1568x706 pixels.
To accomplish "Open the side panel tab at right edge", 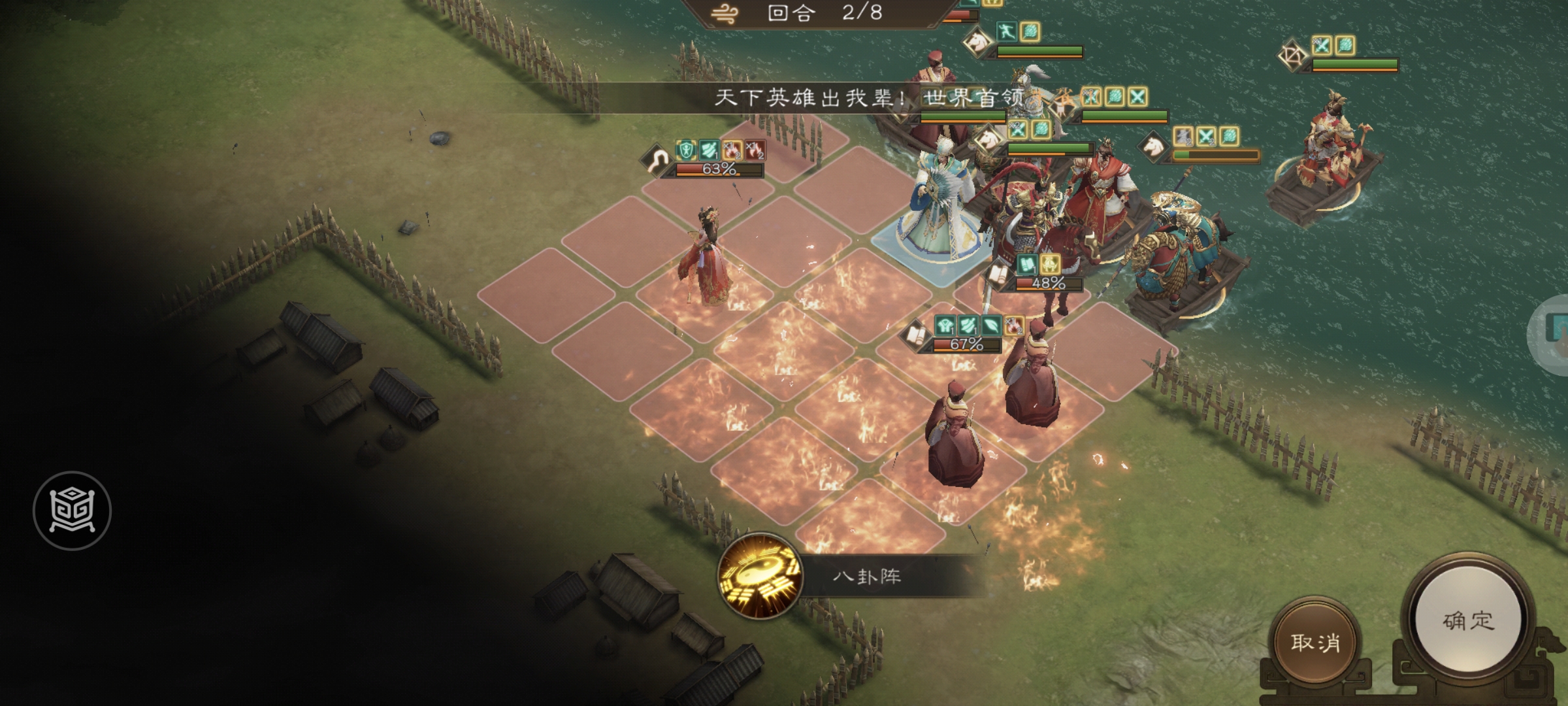I will pos(1554,333).
